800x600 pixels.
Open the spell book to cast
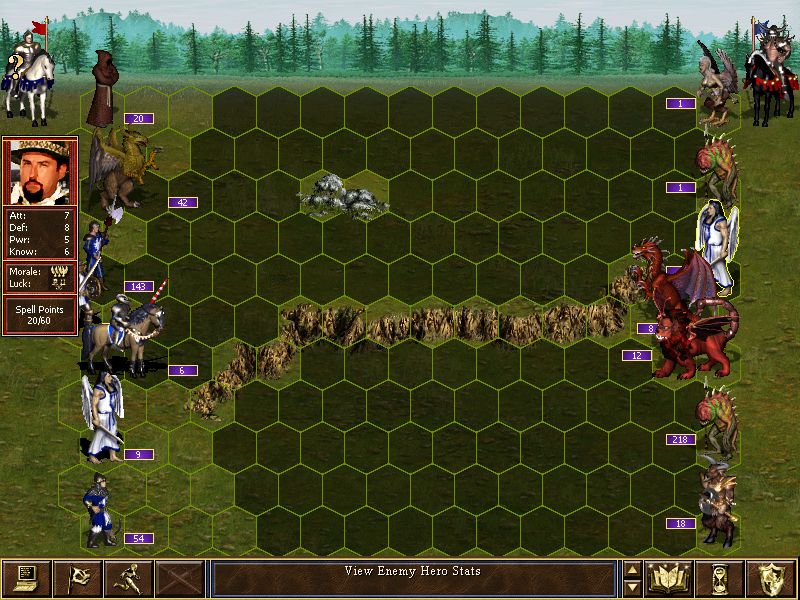click(670, 578)
